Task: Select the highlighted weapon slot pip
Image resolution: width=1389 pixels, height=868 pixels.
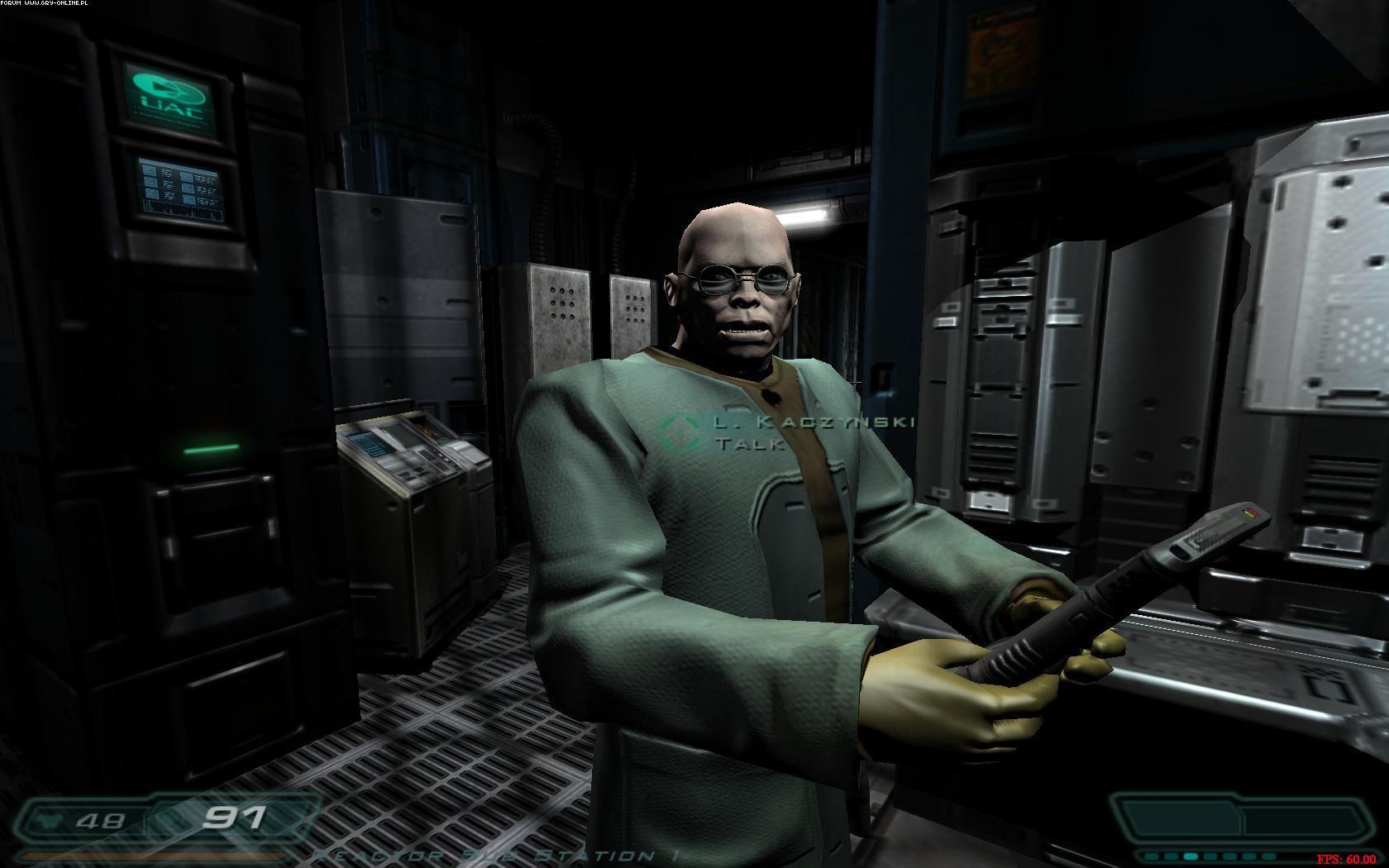Action: [1191, 856]
